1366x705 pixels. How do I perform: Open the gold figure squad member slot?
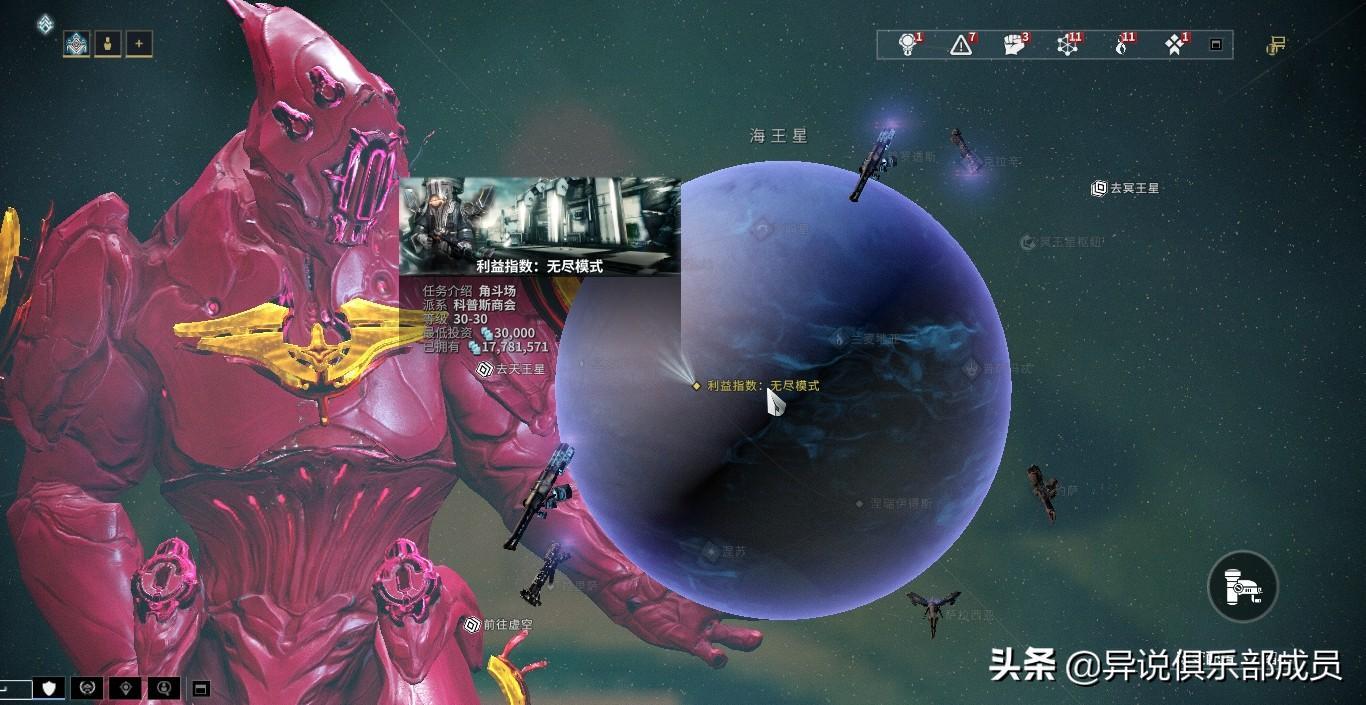[108, 44]
